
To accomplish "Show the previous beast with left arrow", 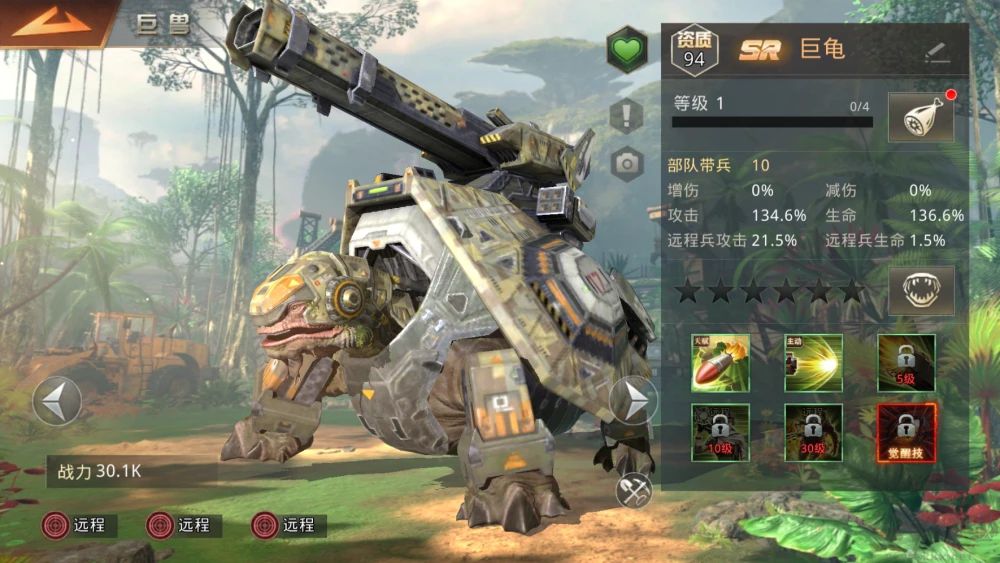I will [x=56, y=401].
